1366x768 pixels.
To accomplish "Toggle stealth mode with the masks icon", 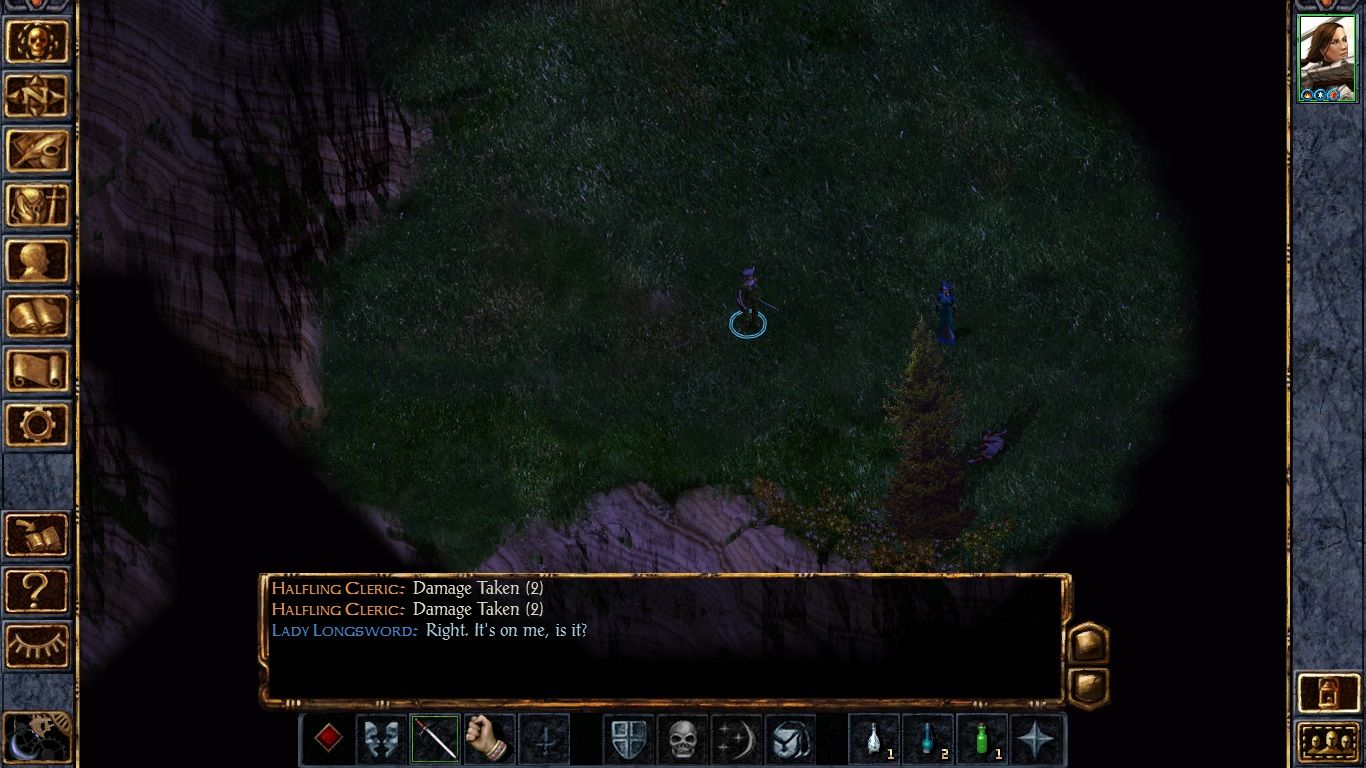I will pyautogui.click(x=381, y=739).
